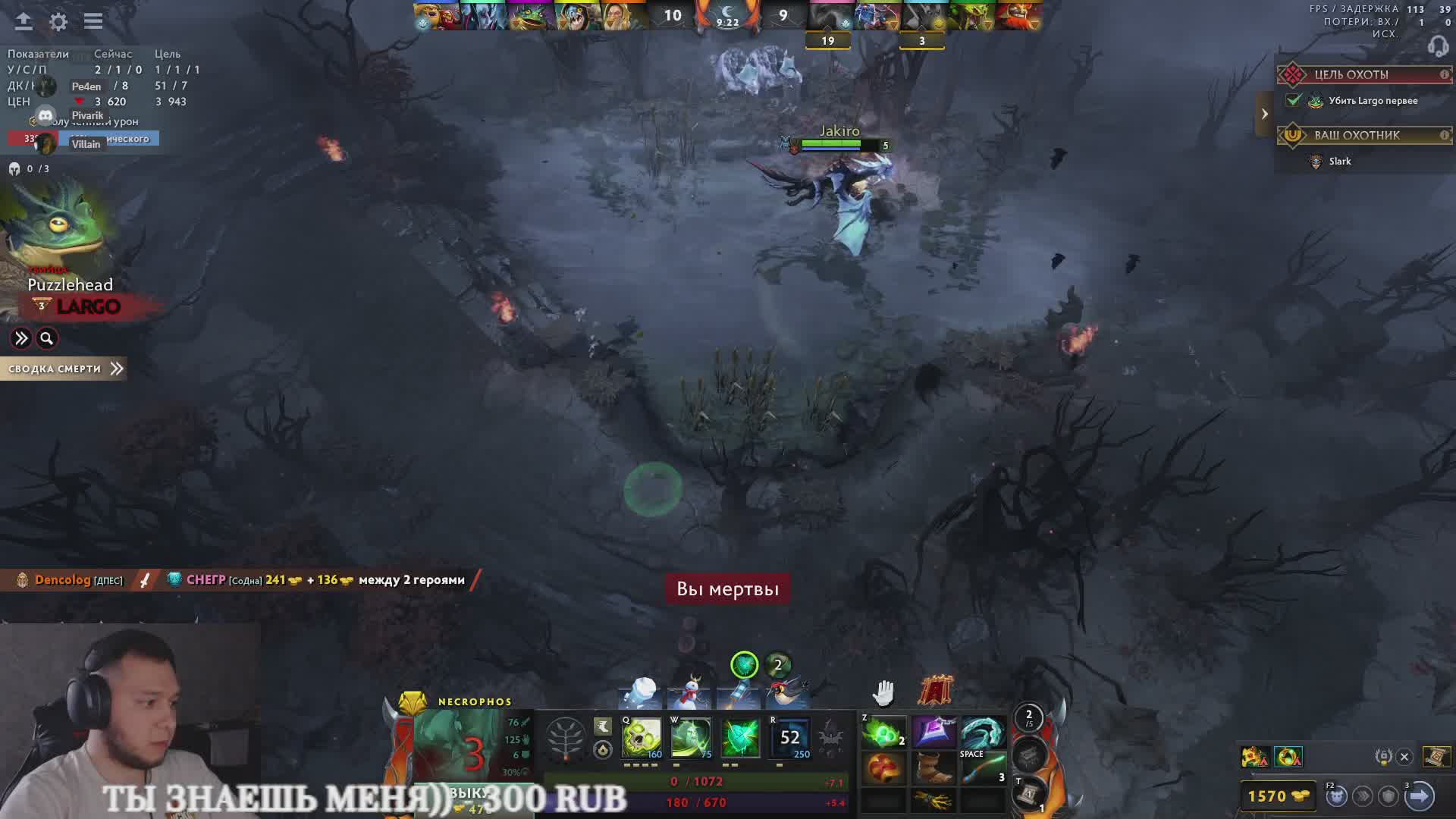Open the shop via the gold counter
The image size is (1456, 819).
pos(1278,796)
